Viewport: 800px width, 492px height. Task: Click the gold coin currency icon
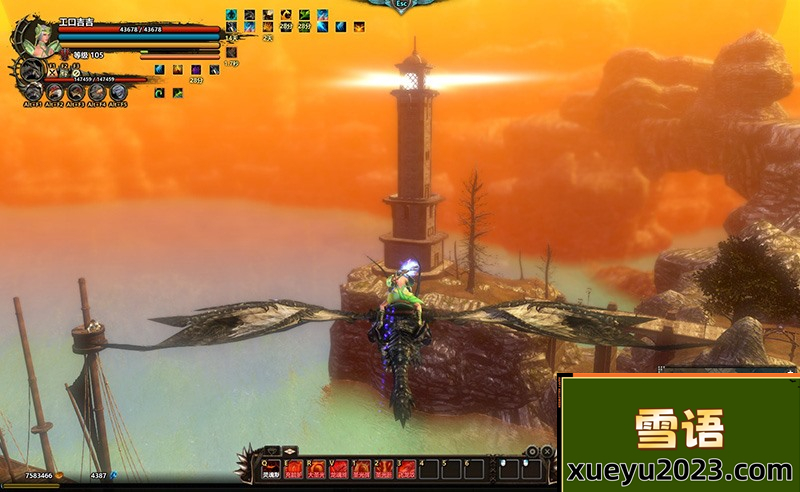click(x=58, y=476)
